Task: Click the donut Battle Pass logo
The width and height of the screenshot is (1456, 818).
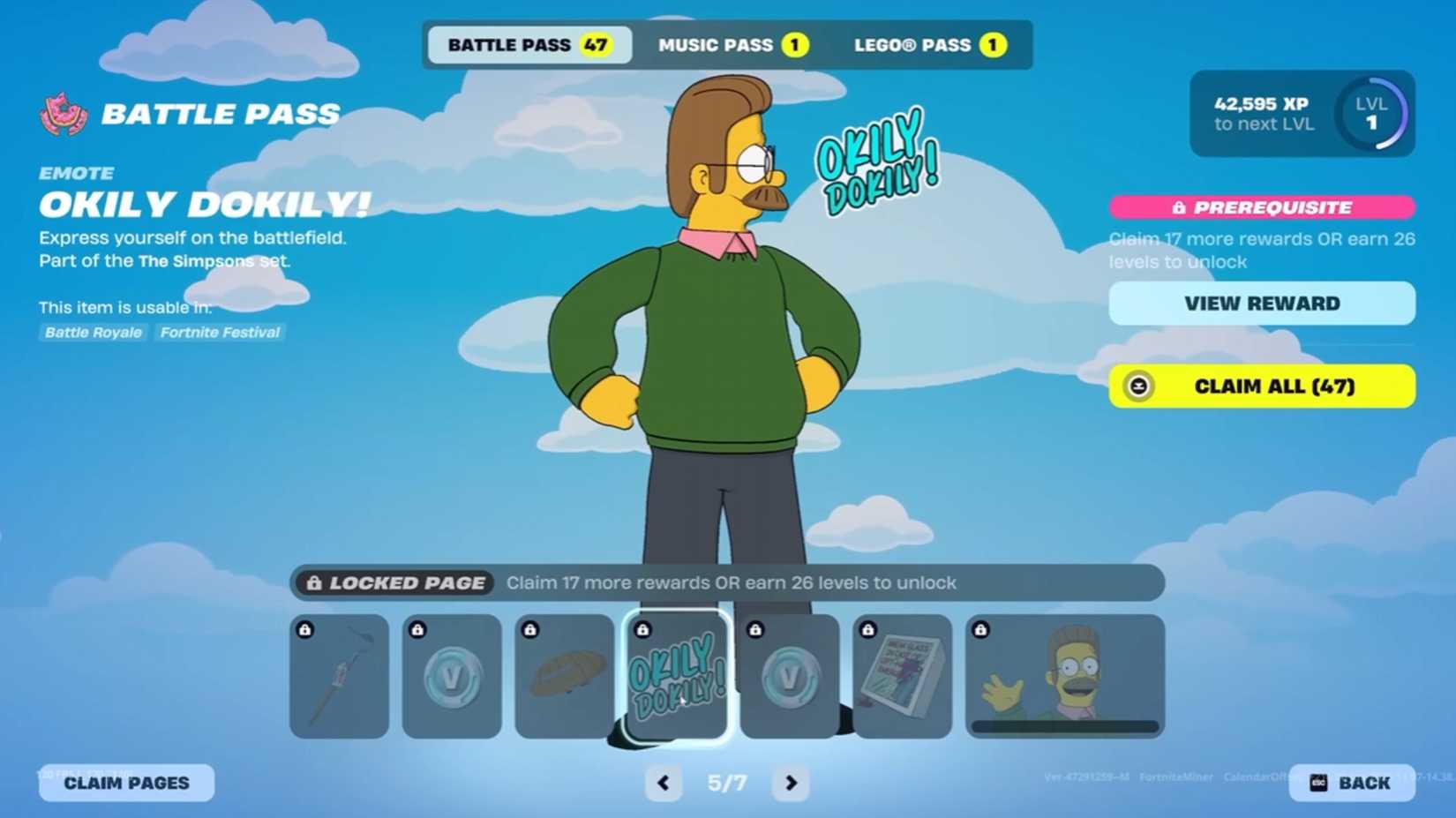Action: [60, 113]
